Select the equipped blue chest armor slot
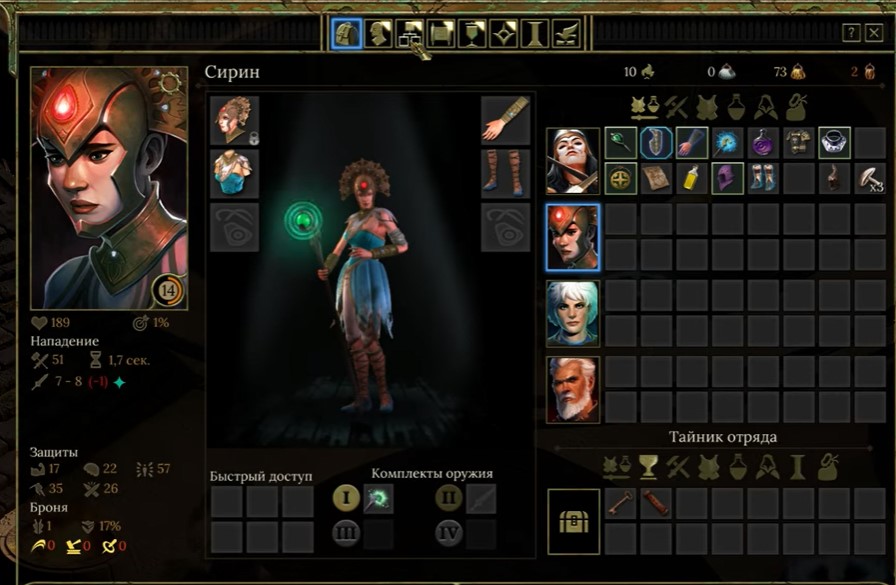 click(x=235, y=174)
